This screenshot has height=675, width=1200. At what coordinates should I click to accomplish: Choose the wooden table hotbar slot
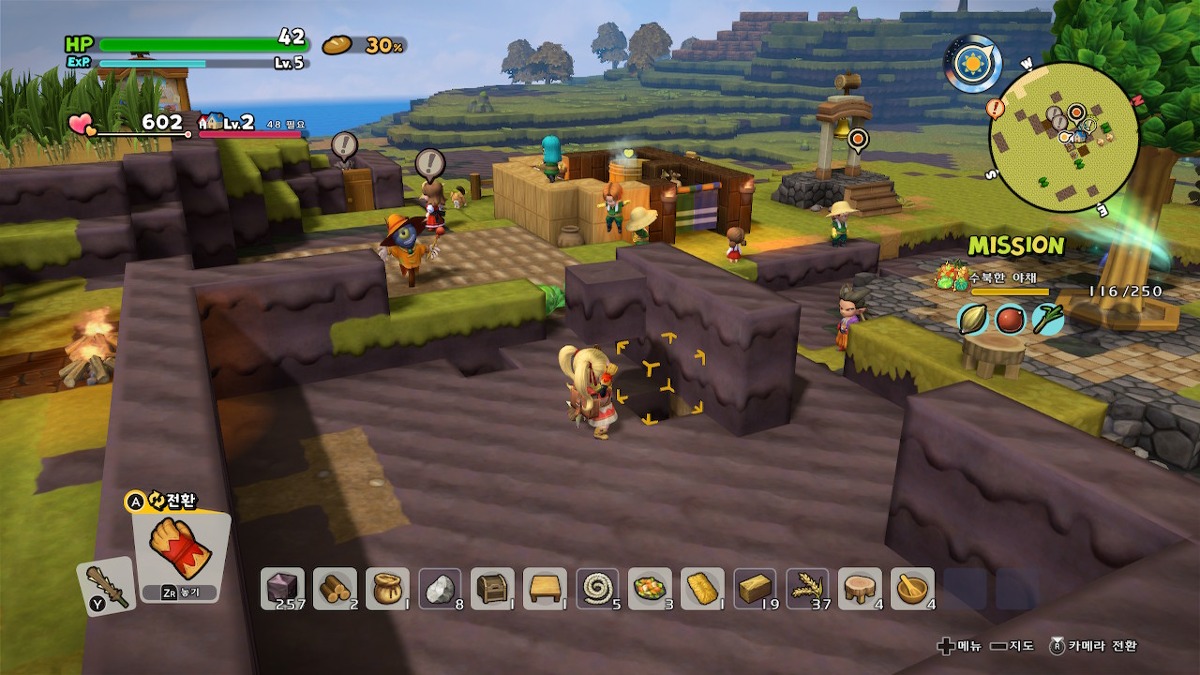click(544, 588)
